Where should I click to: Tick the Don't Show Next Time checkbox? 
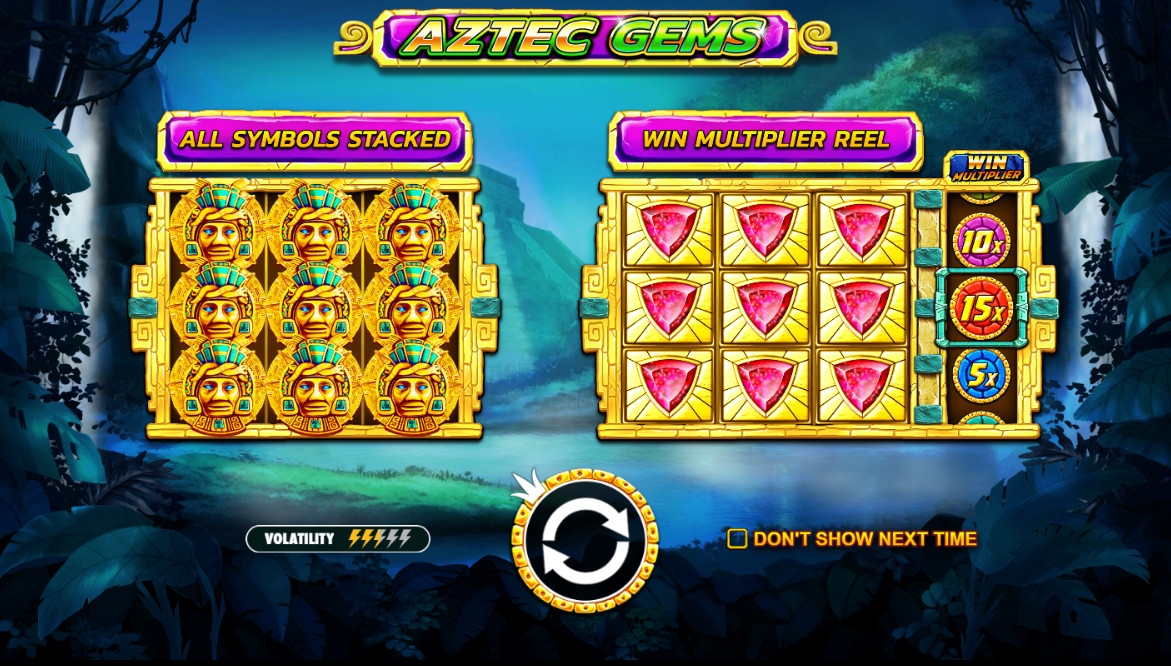point(738,539)
